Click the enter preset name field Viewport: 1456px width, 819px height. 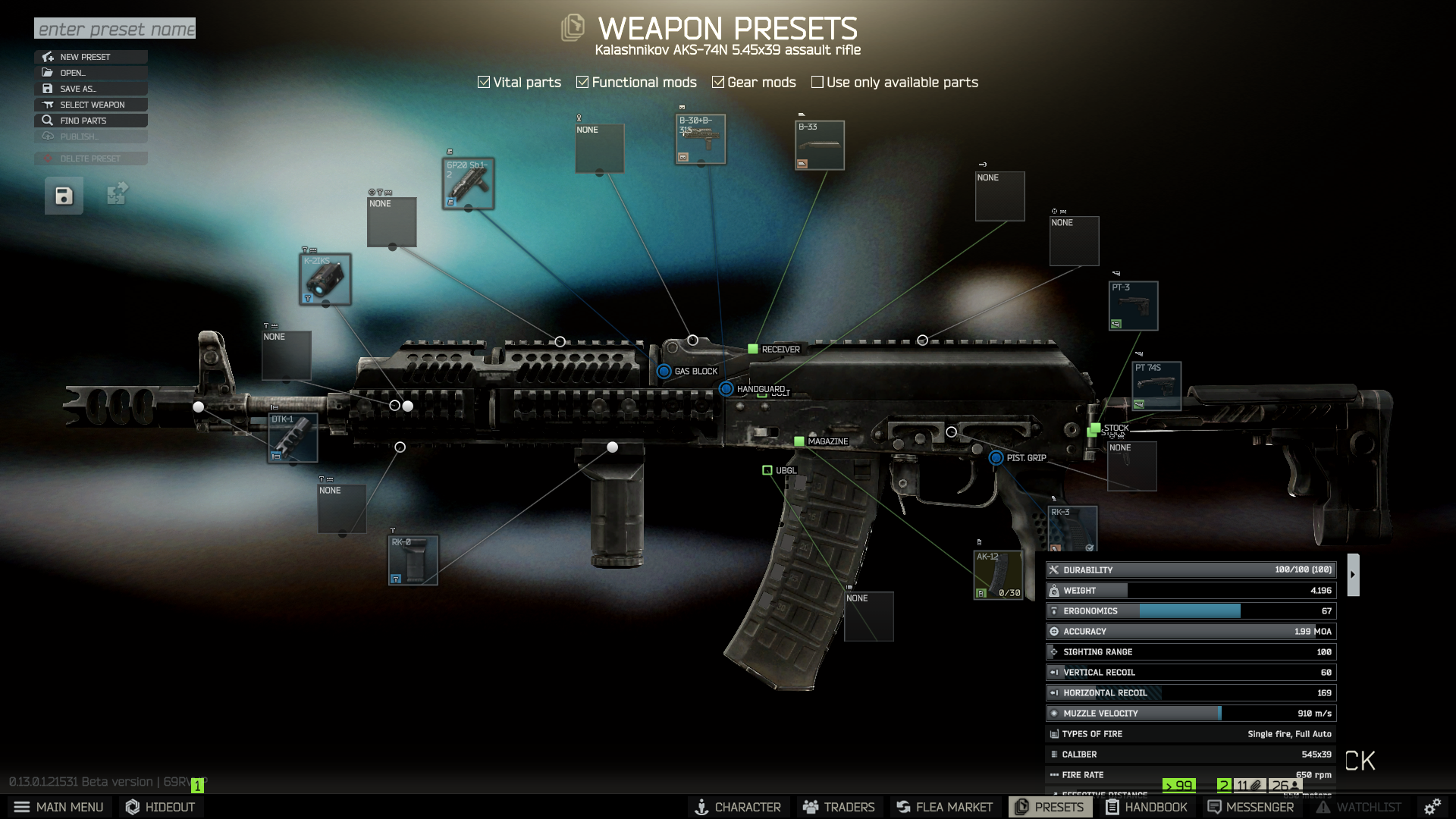(115, 28)
